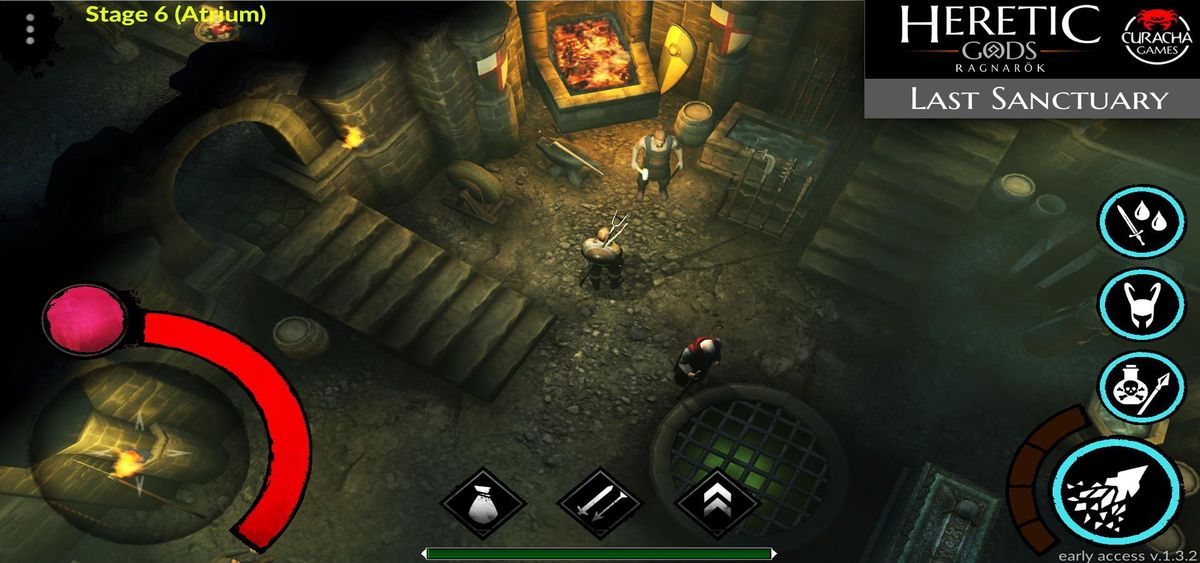Image resolution: width=1200 pixels, height=563 pixels.
Task: Select the double chevron level-up button
Action: 716,503
